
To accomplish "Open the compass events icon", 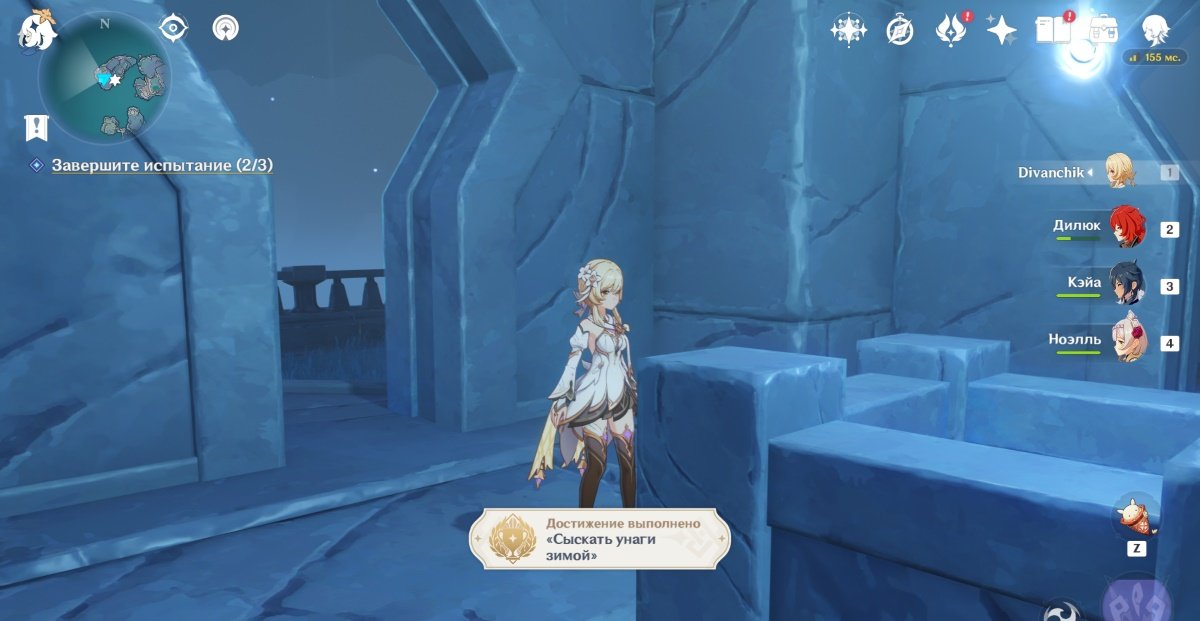I will [x=900, y=31].
